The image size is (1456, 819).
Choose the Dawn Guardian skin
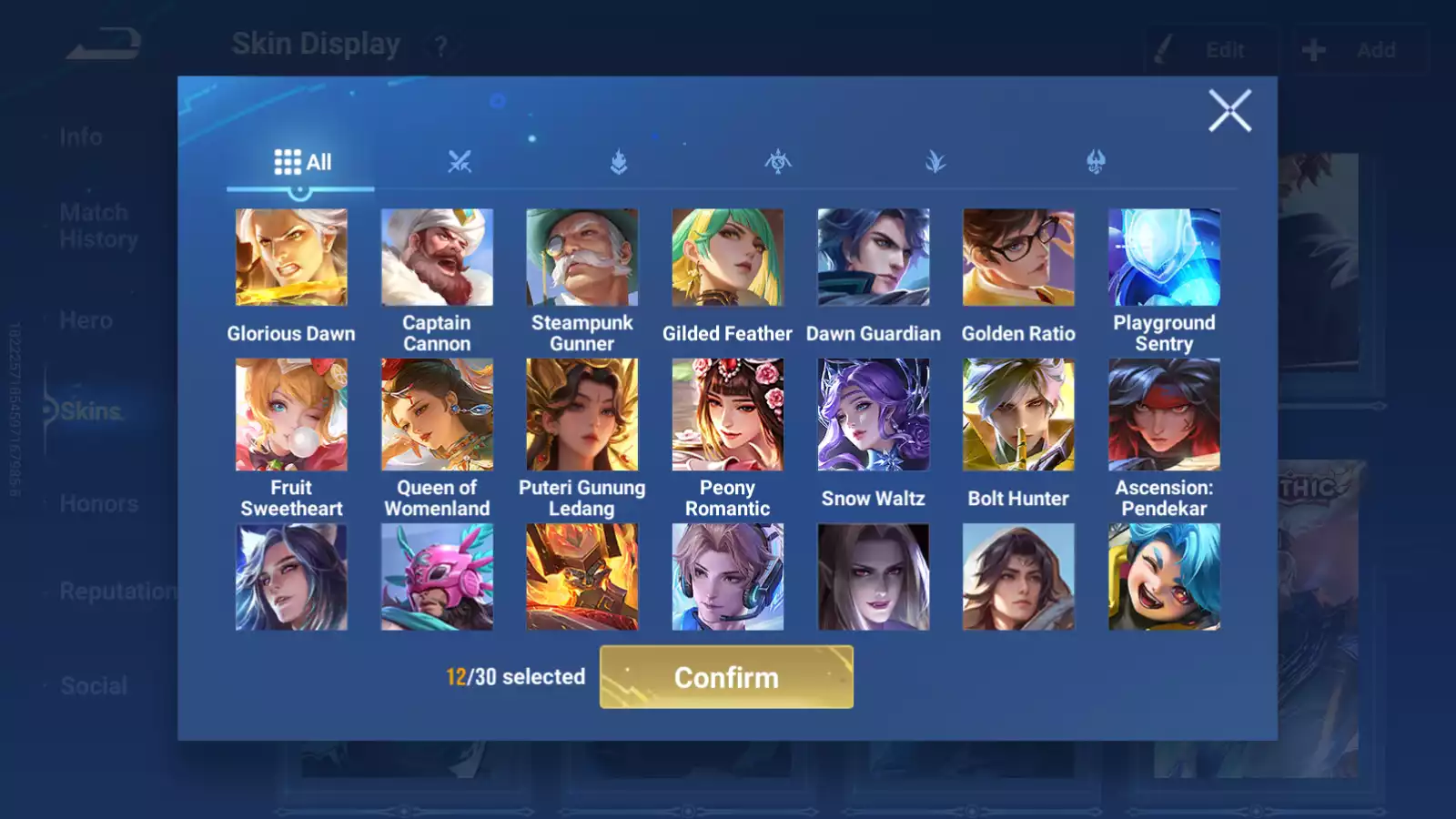pos(874,258)
